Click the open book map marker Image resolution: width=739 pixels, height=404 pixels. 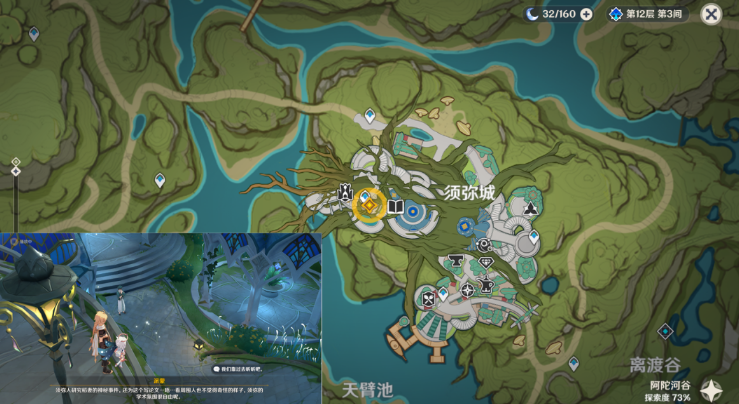[x=396, y=207]
